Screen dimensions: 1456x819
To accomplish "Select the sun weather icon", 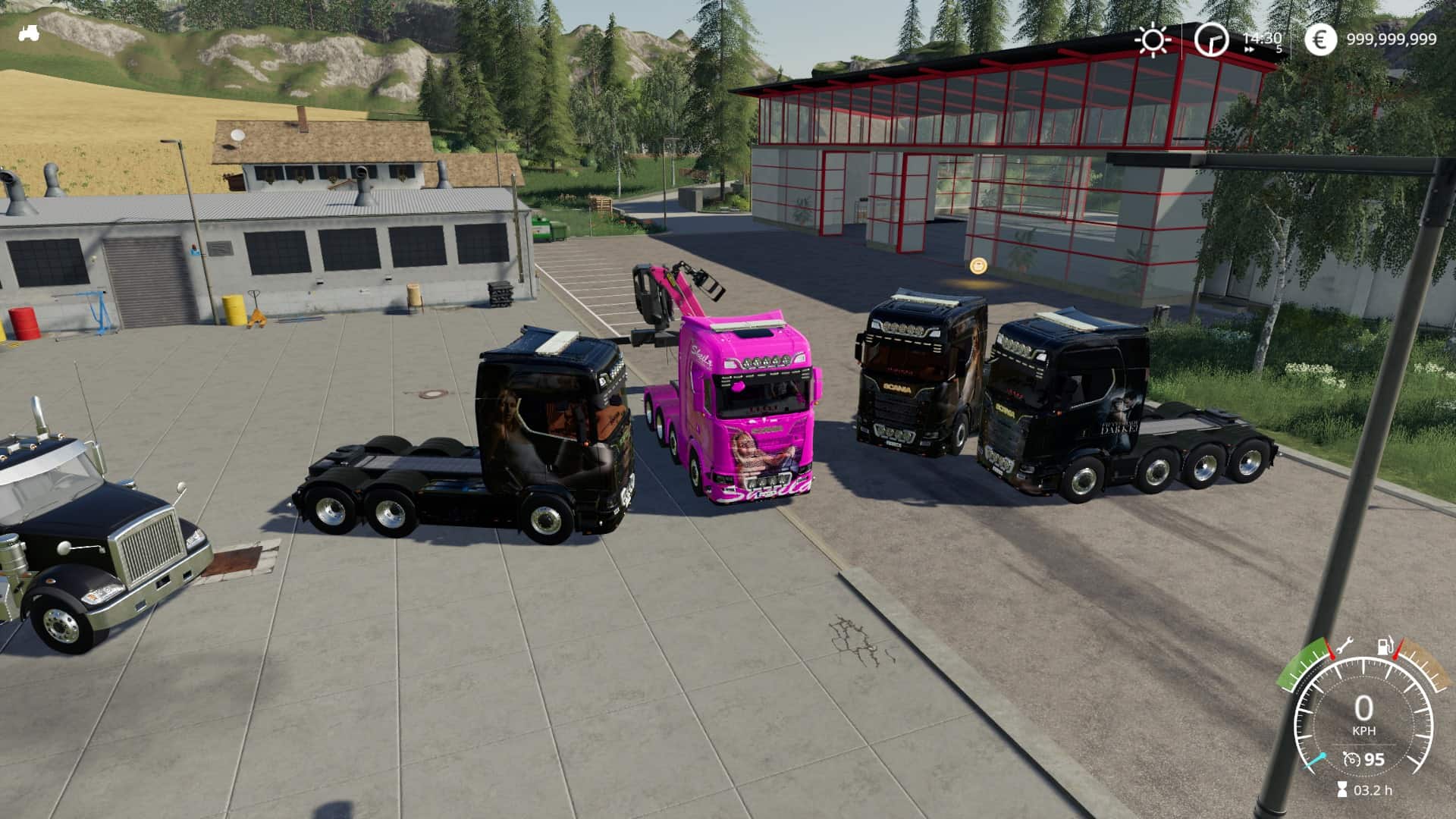I will [x=1153, y=39].
